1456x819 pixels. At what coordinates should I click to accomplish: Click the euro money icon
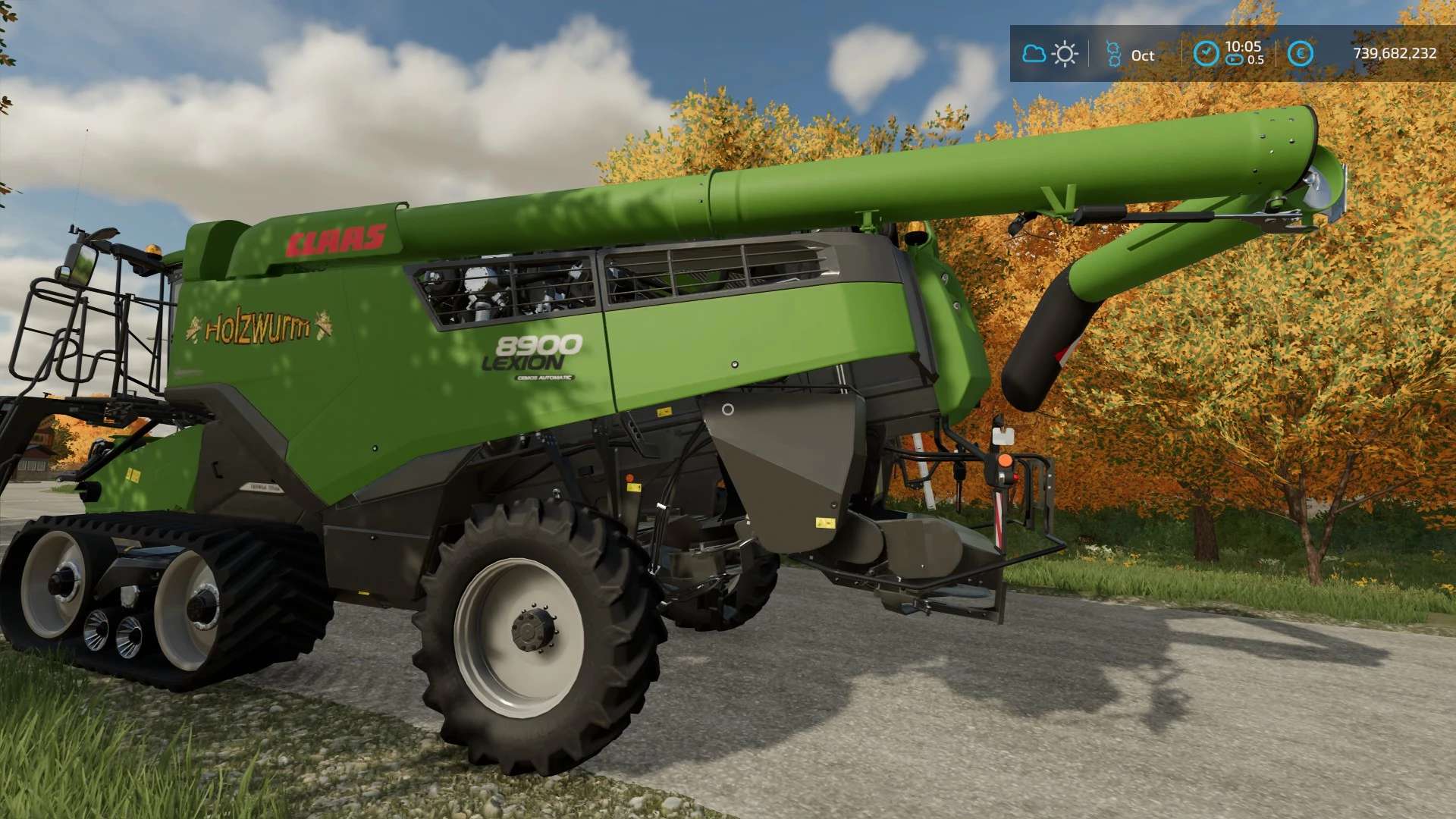point(1300,53)
